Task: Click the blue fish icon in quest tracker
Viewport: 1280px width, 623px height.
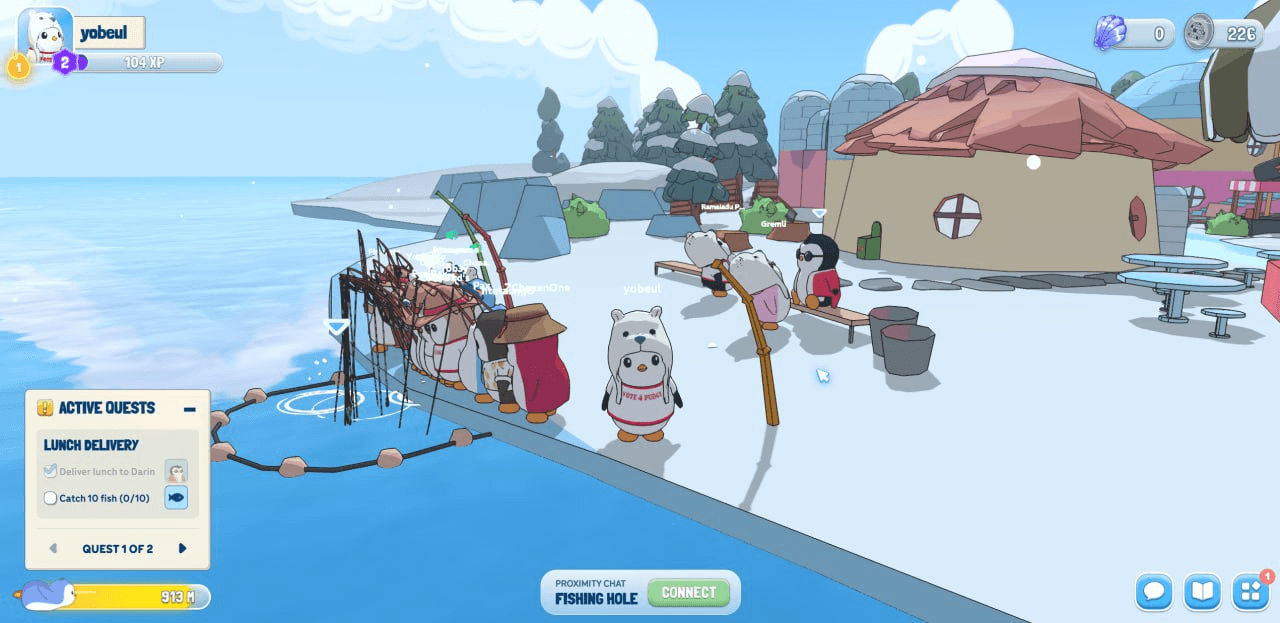Action: click(x=176, y=497)
